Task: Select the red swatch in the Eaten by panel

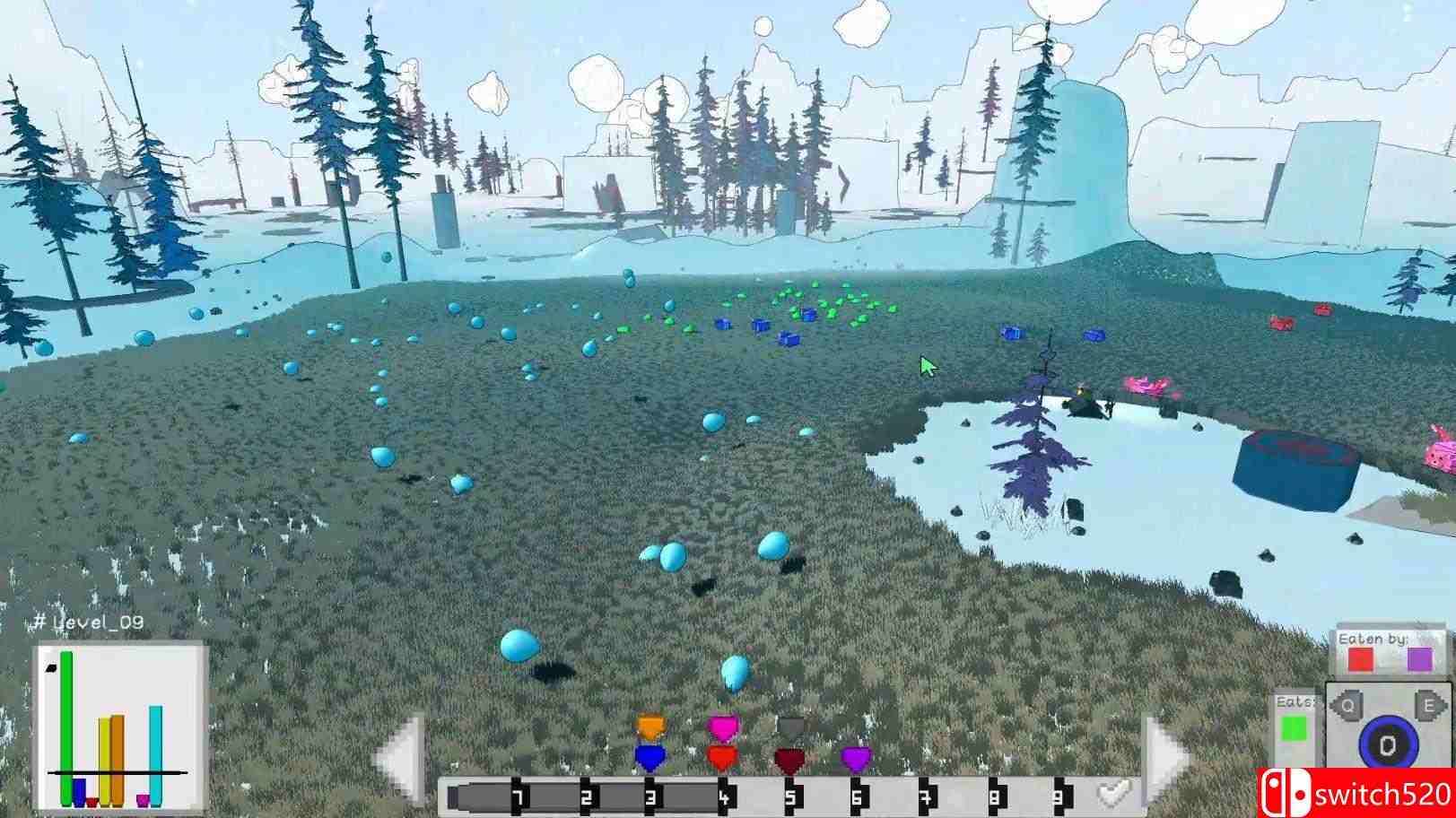Action: (x=1360, y=659)
